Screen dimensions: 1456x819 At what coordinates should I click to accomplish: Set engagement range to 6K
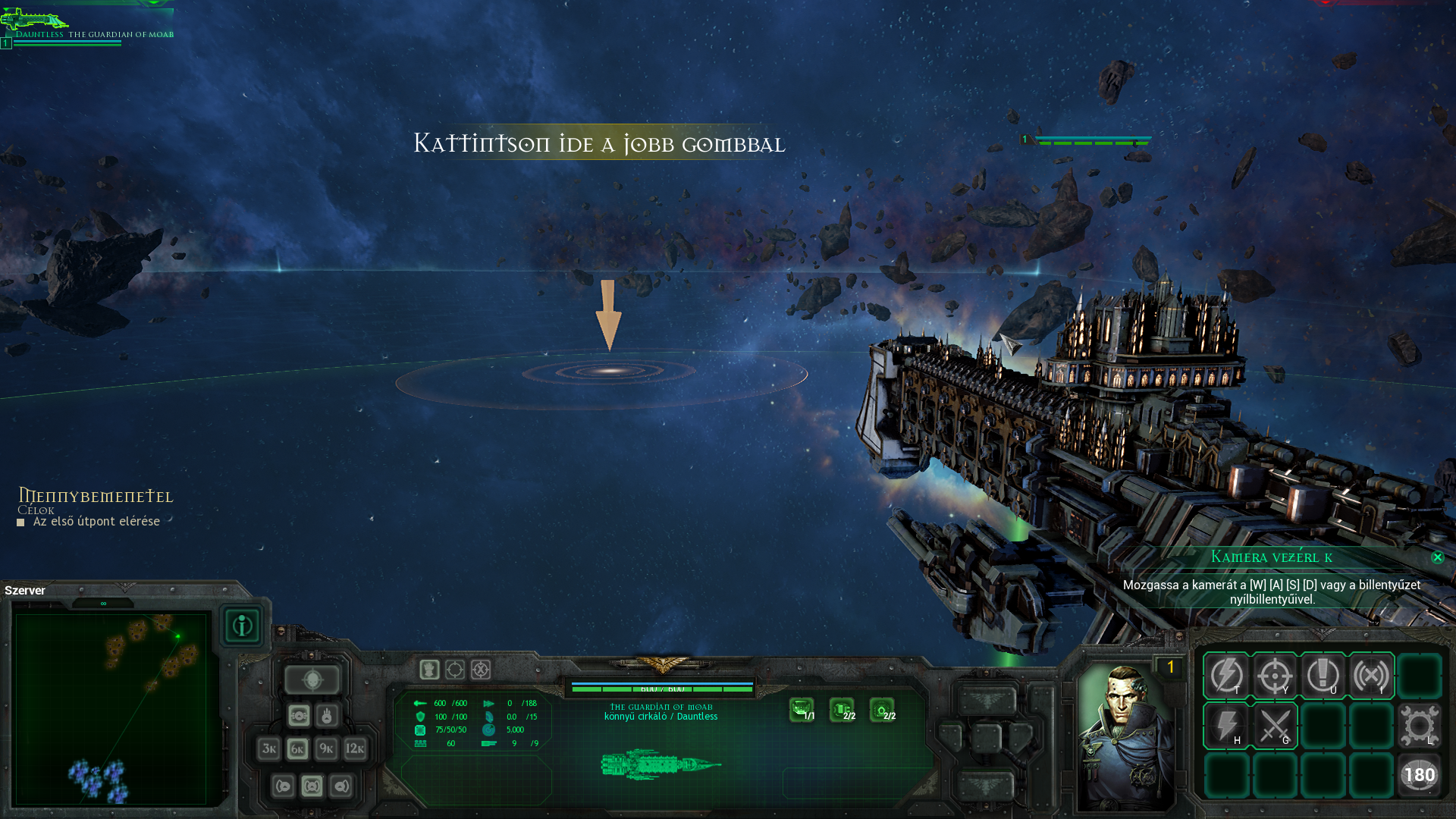tap(297, 749)
